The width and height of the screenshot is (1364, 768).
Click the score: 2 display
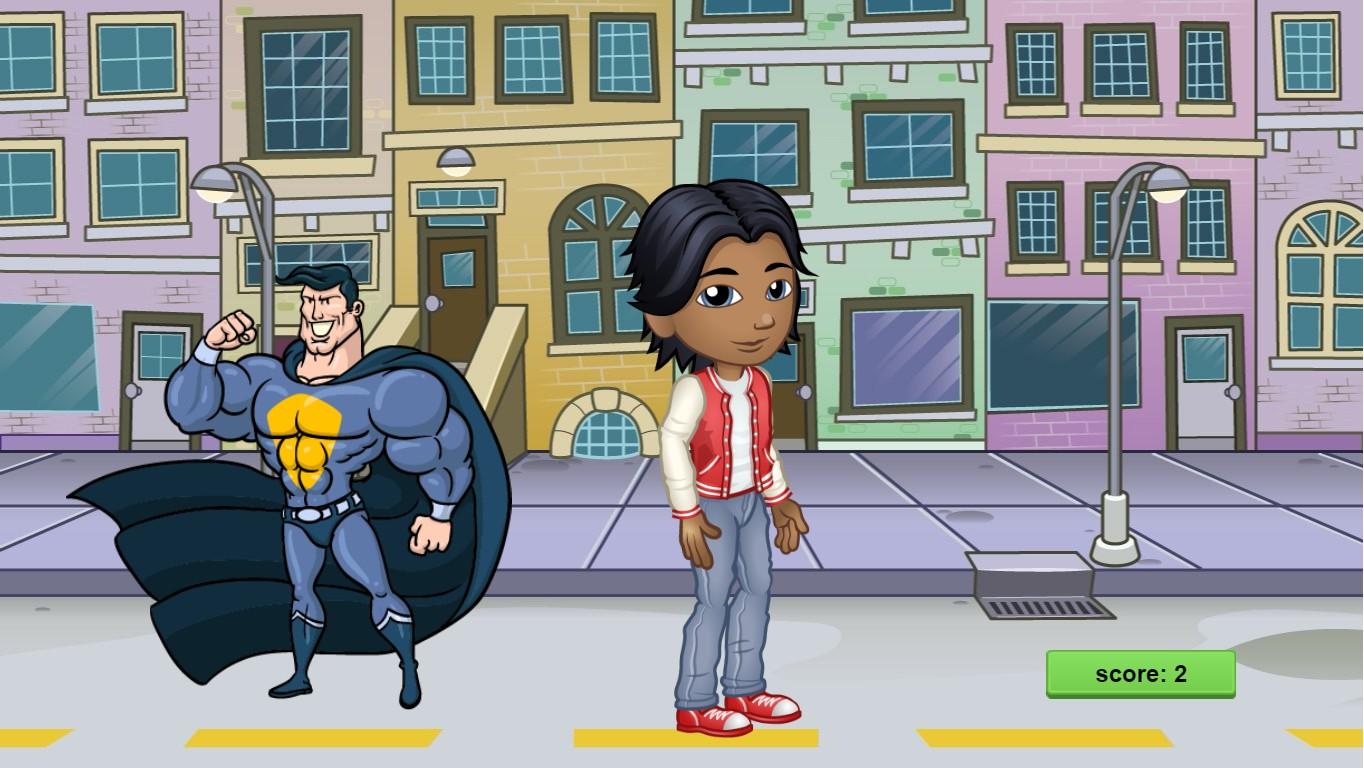[1139, 675]
